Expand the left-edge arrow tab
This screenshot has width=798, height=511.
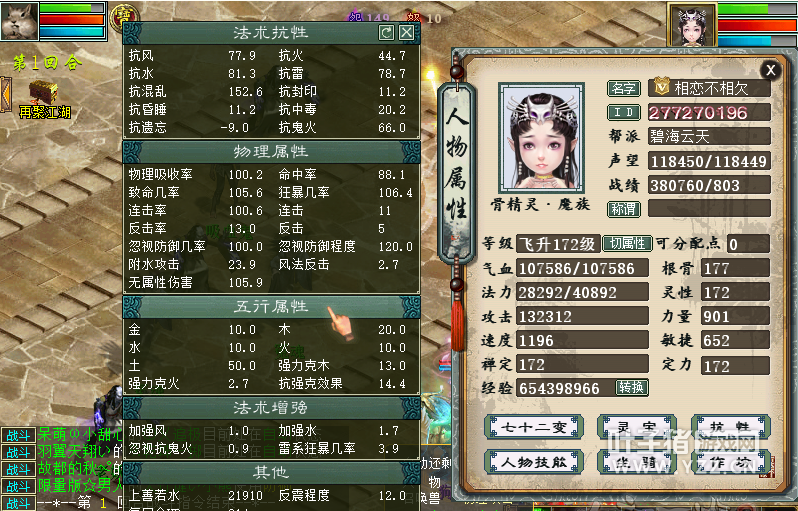pyautogui.click(x=5, y=95)
